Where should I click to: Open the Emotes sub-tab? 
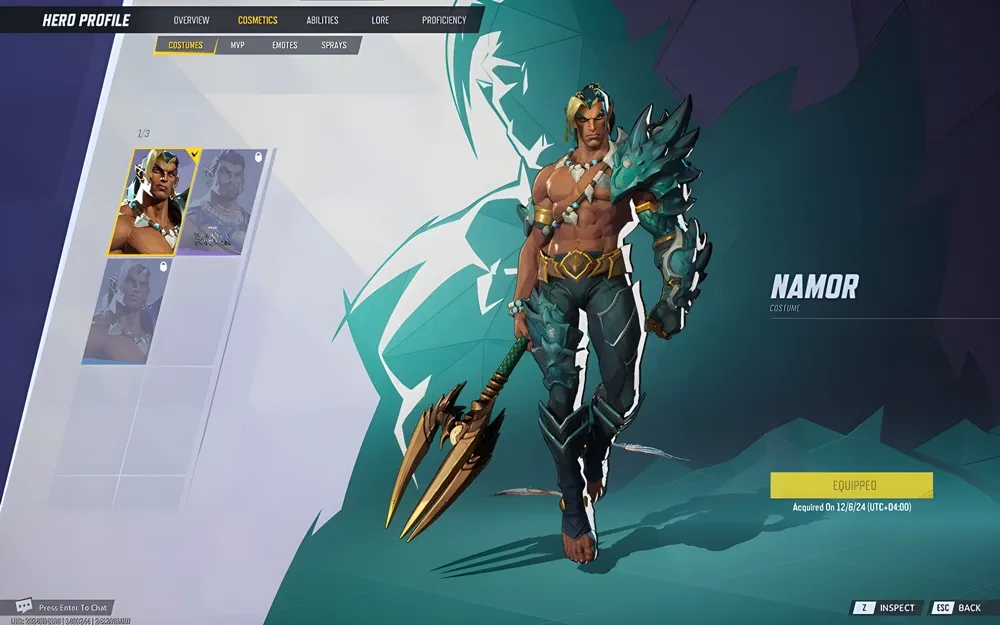[284, 45]
